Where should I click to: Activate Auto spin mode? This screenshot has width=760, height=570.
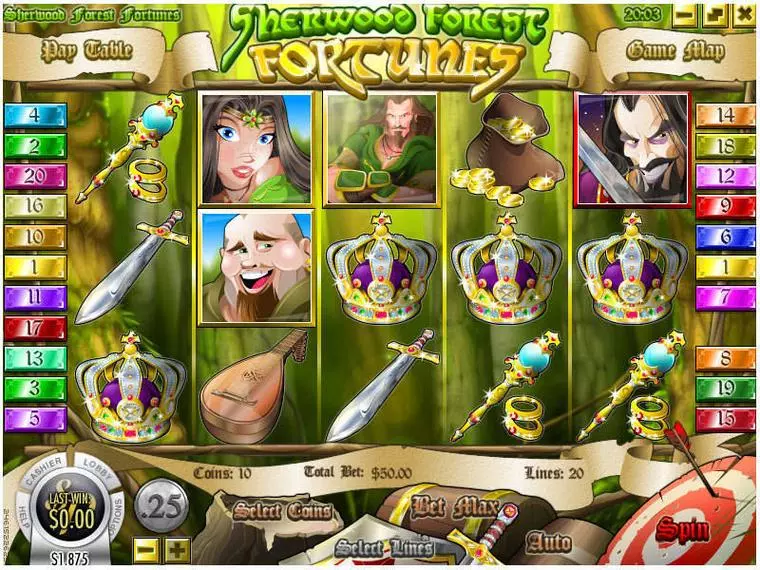pos(549,543)
